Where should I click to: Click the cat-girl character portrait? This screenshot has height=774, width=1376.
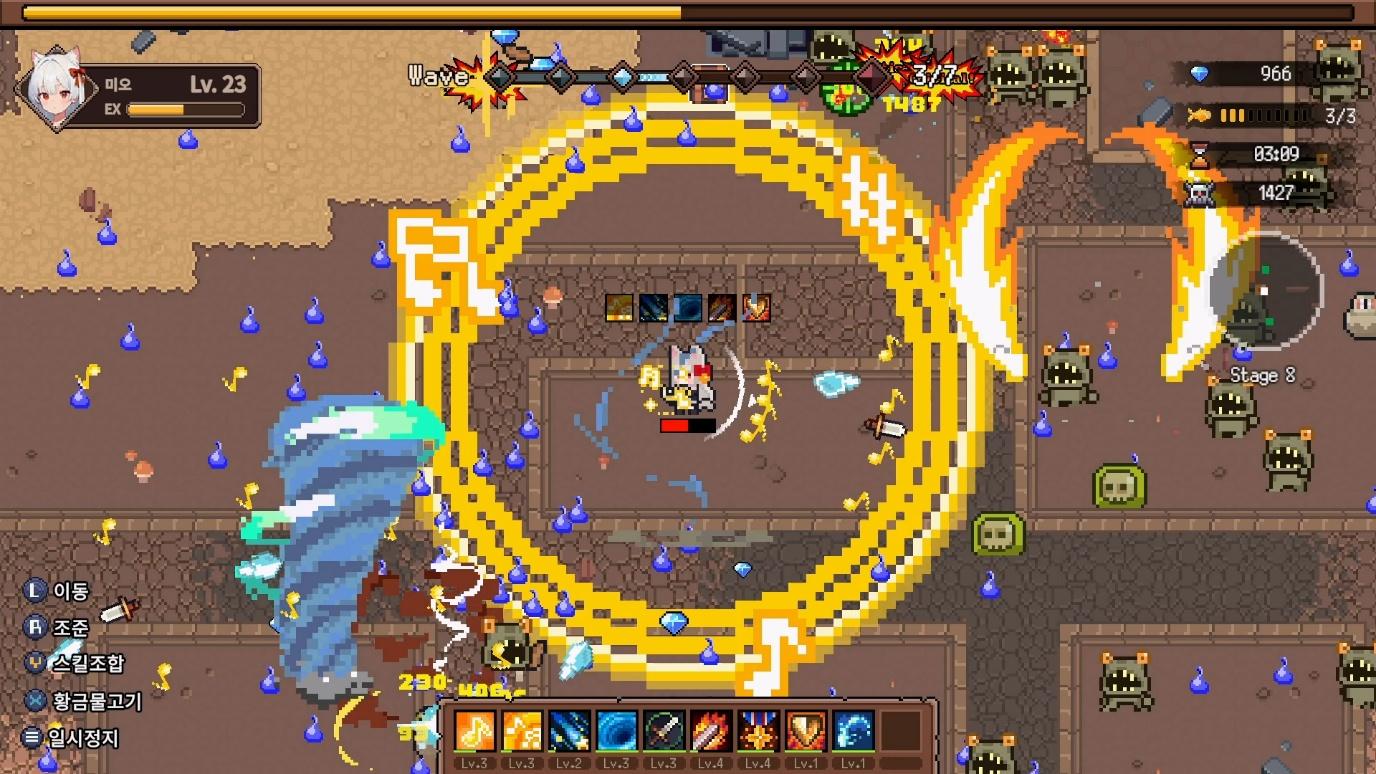[56, 88]
